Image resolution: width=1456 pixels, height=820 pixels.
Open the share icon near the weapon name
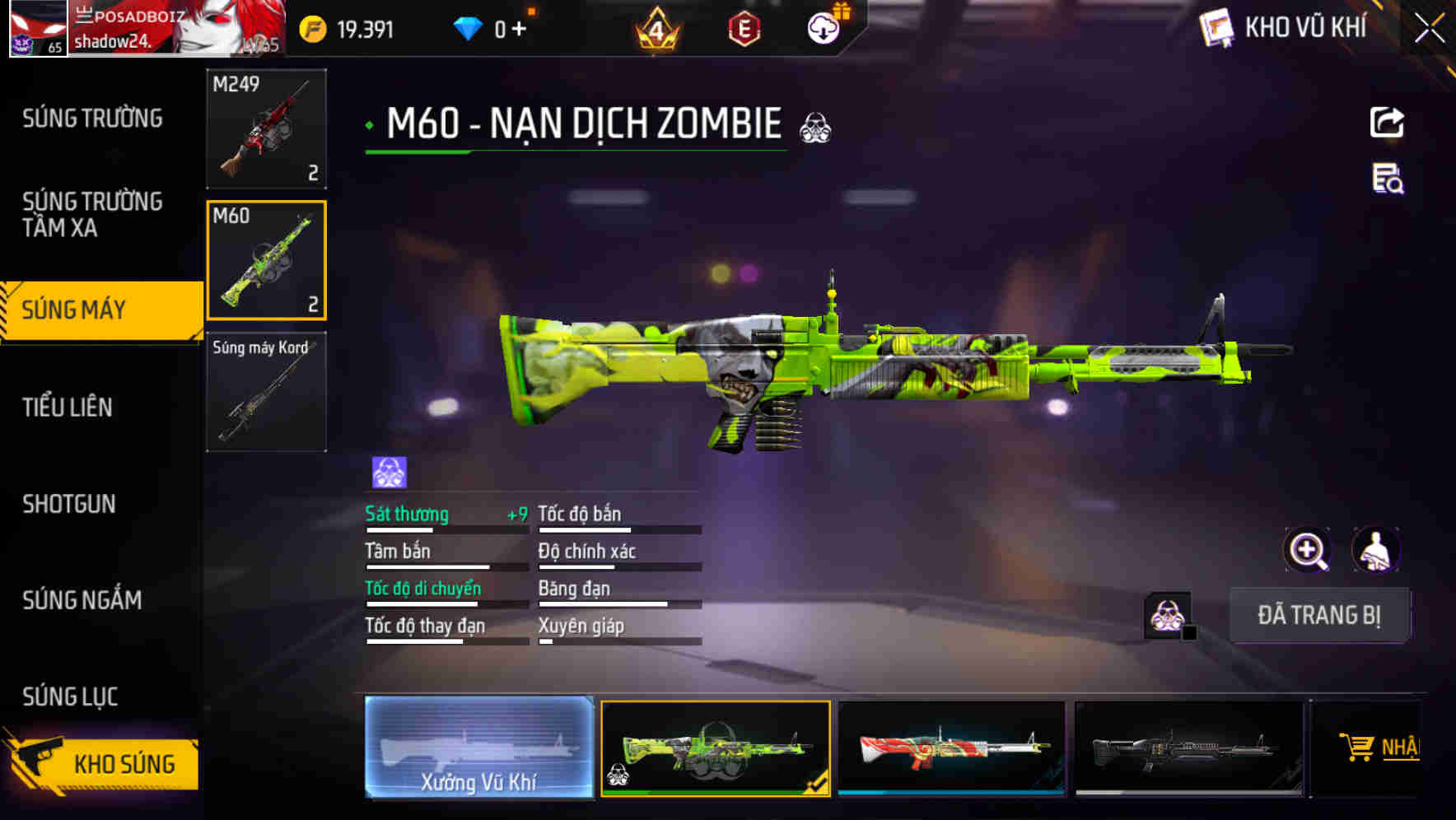tap(1388, 122)
